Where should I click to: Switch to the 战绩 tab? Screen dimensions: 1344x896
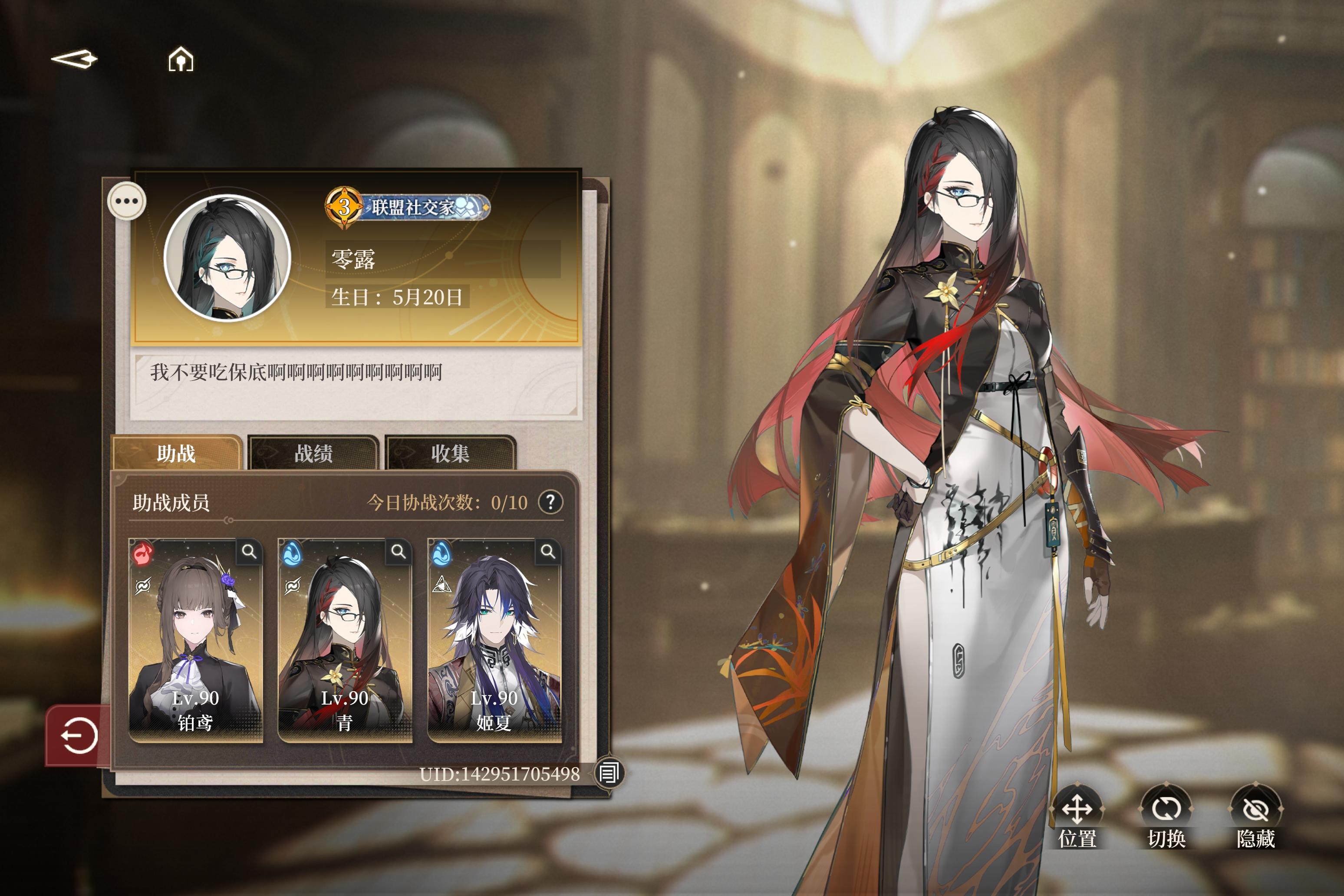coord(313,454)
